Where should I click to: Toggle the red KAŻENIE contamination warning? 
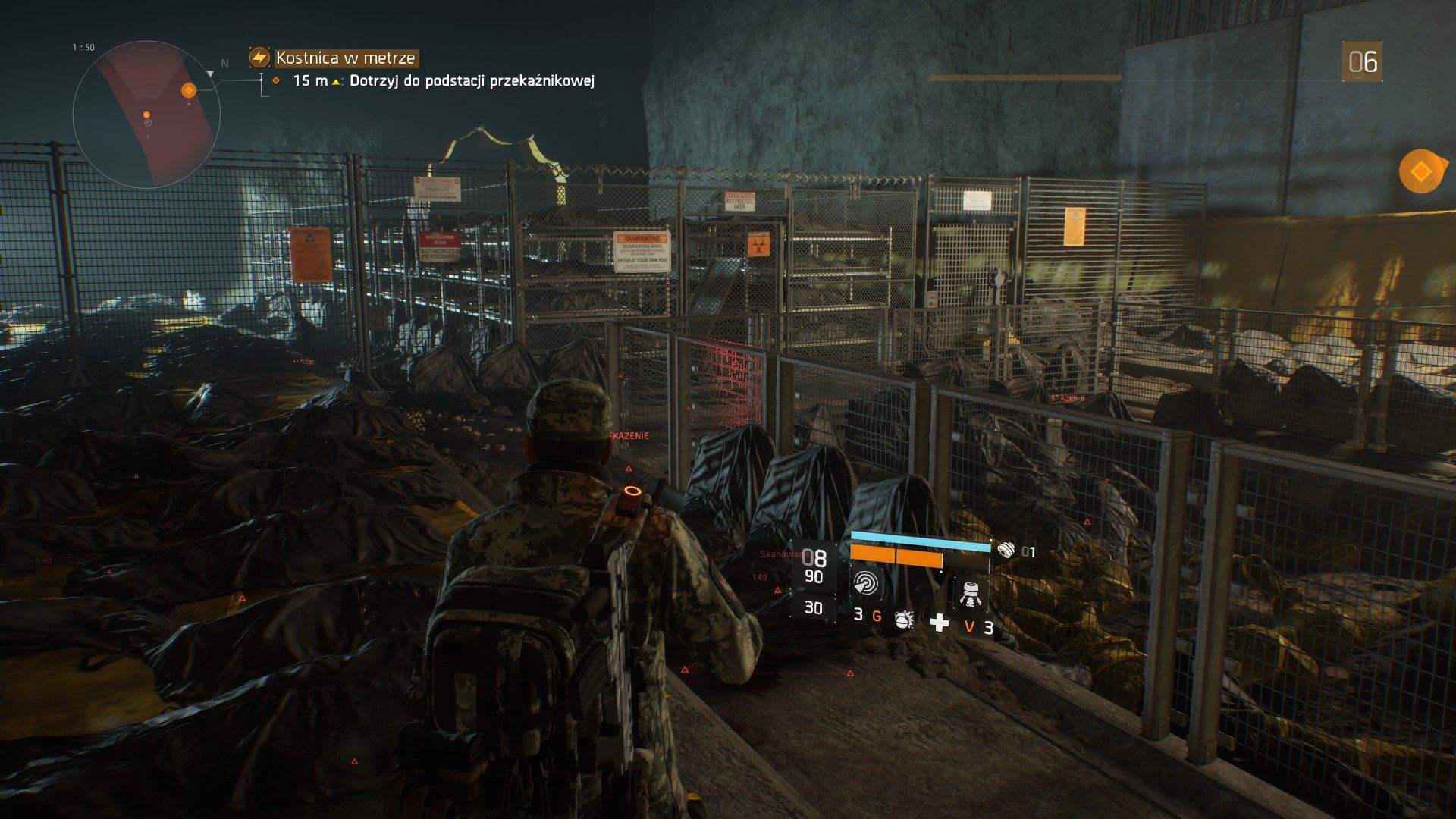(x=629, y=435)
